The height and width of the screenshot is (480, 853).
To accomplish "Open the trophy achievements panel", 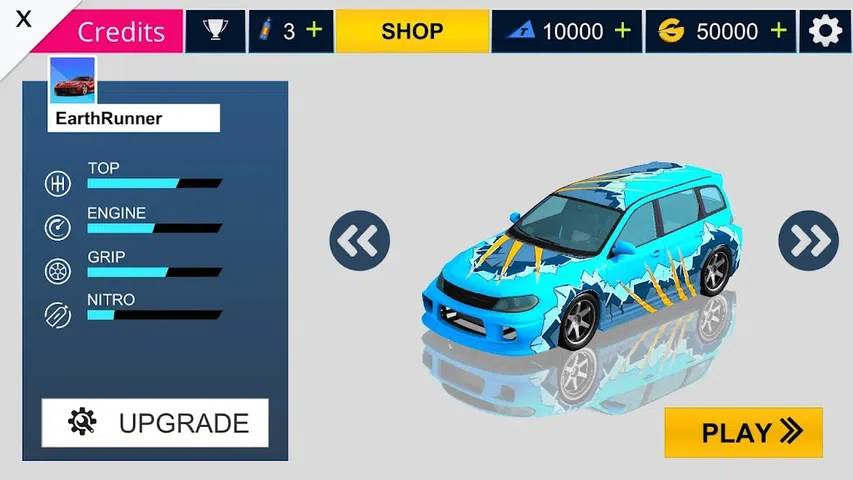I will coord(215,31).
